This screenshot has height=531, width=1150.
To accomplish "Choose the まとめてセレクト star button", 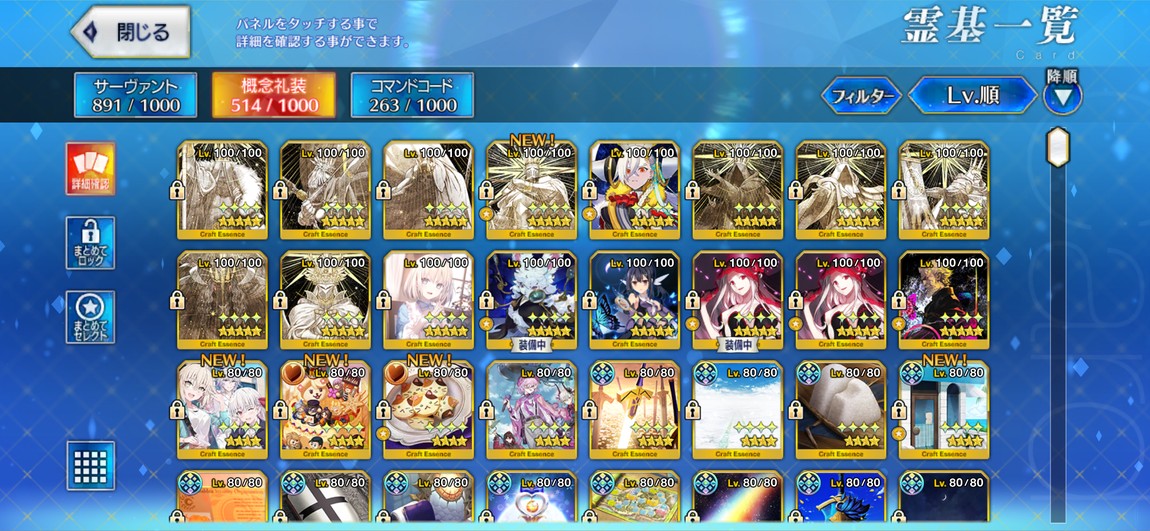I will tap(90, 317).
